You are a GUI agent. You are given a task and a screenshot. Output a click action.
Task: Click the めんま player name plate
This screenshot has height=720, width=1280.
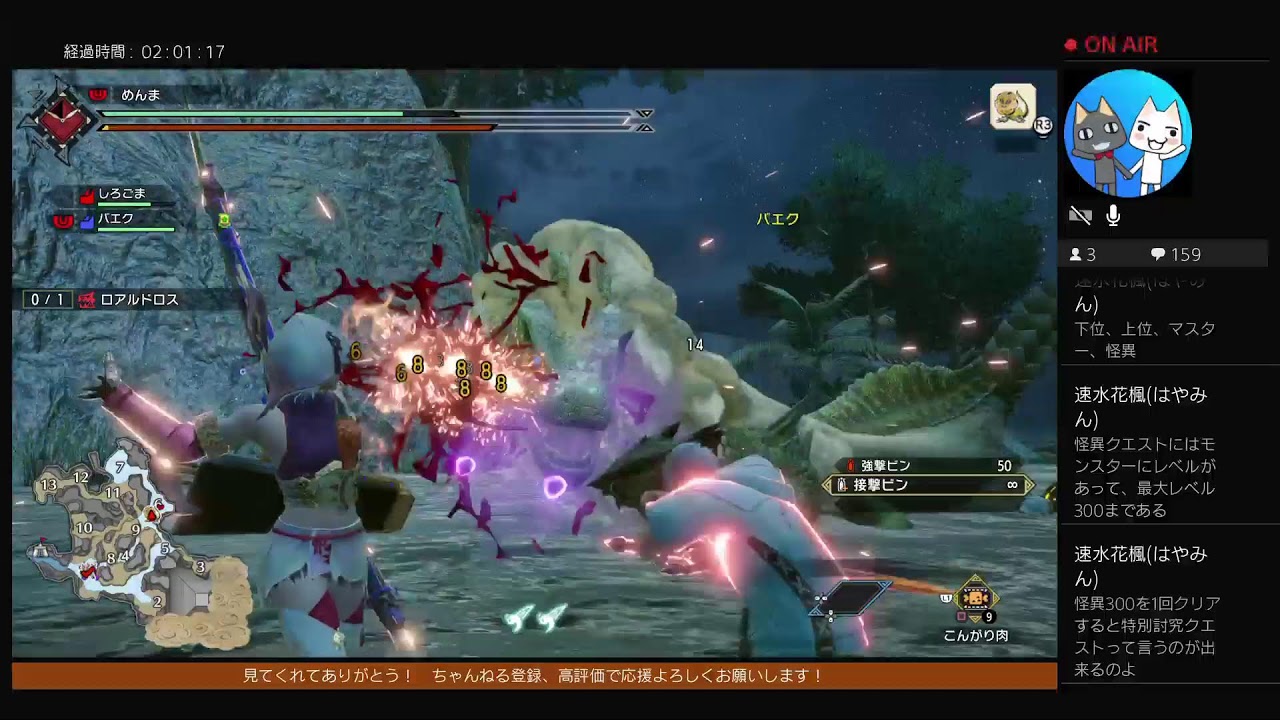click(140, 95)
